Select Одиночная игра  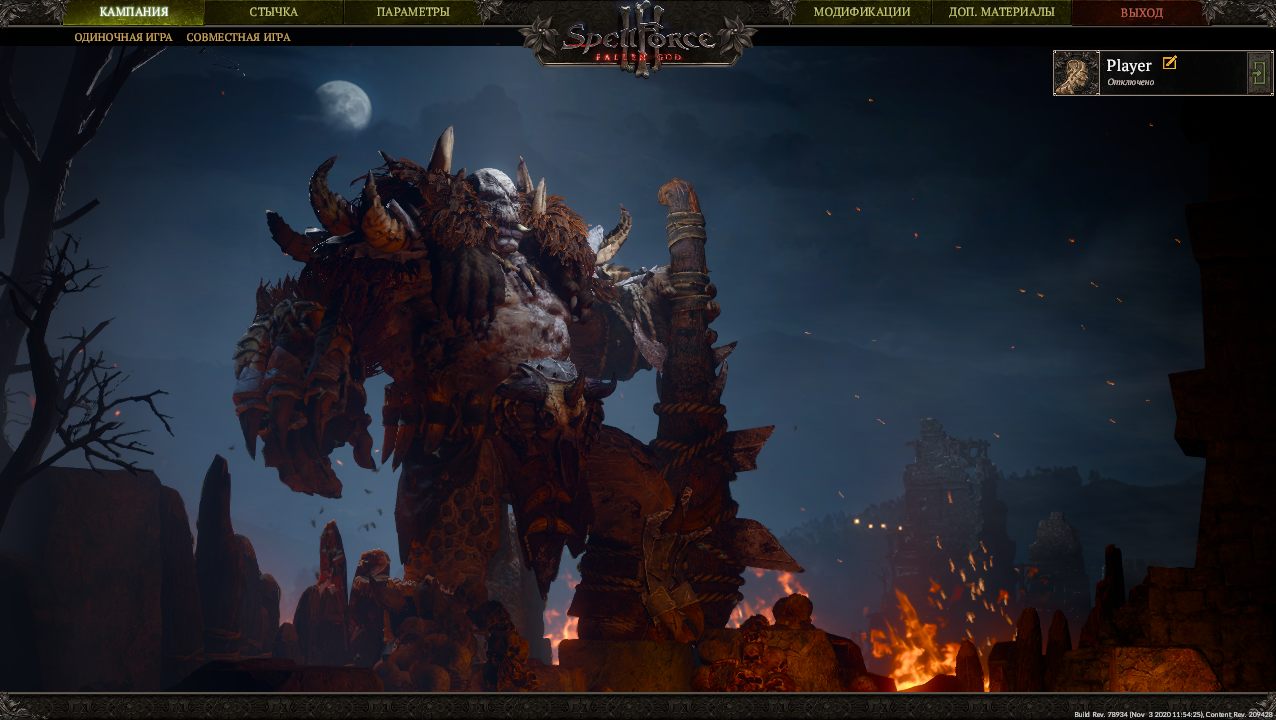pos(123,38)
